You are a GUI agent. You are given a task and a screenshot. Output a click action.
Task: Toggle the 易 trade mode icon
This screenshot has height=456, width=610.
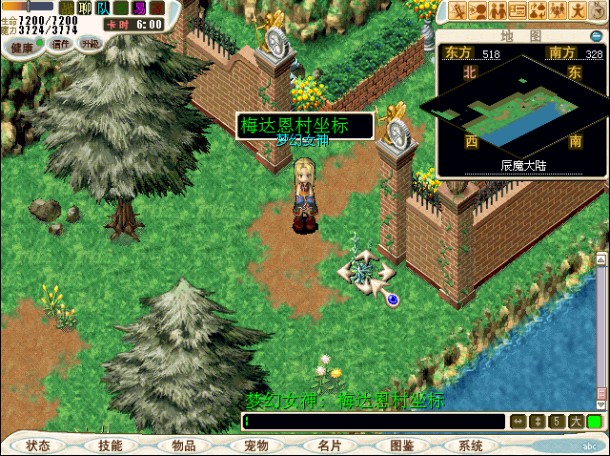pos(139,8)
